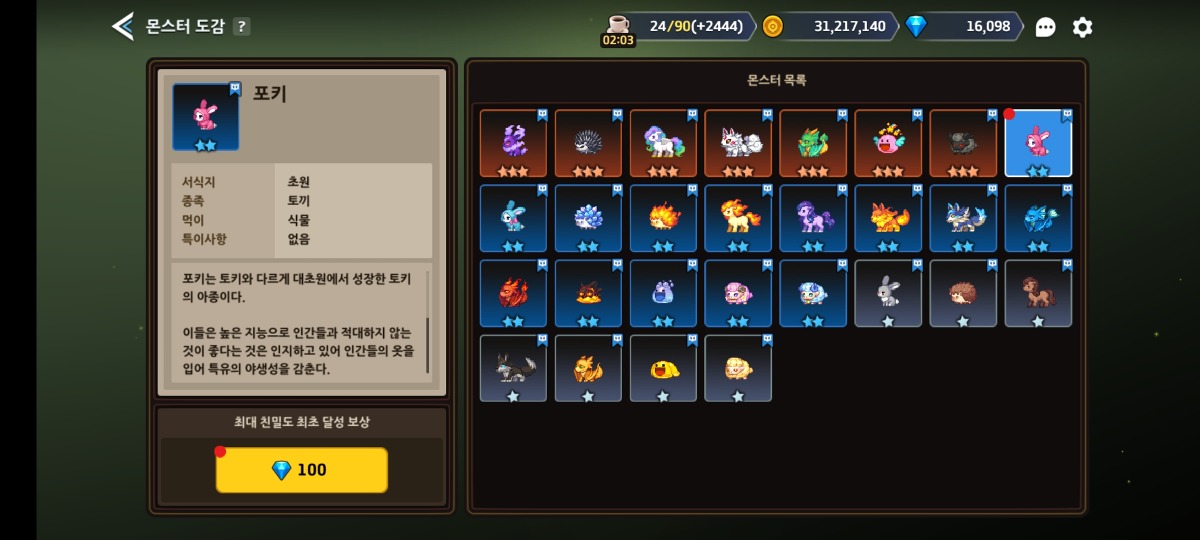1200x540 pixels.
Task: Pick the gray one-star rabbit
Action: point(888,293)
